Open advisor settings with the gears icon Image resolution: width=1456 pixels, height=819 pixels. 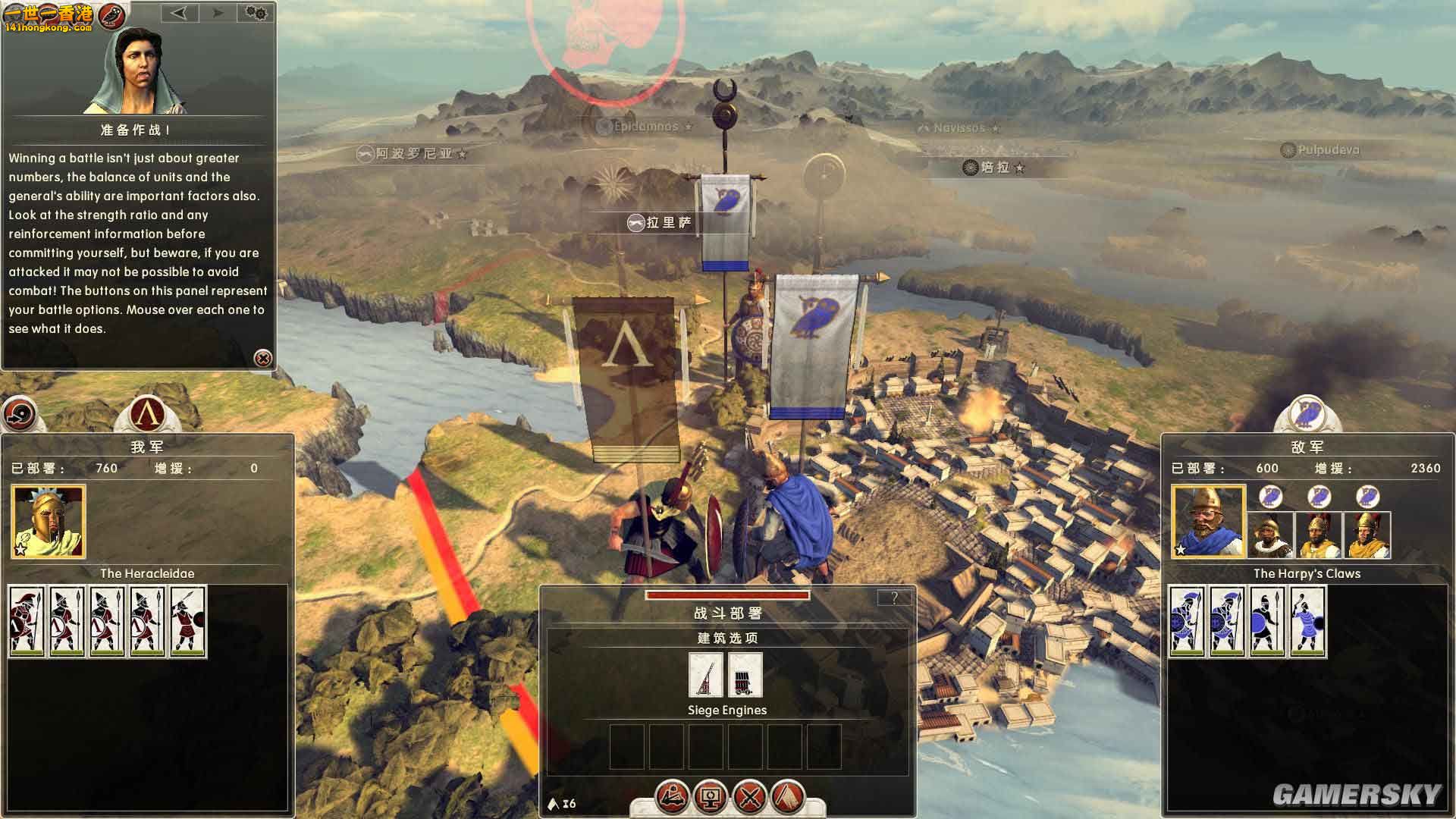256,13
